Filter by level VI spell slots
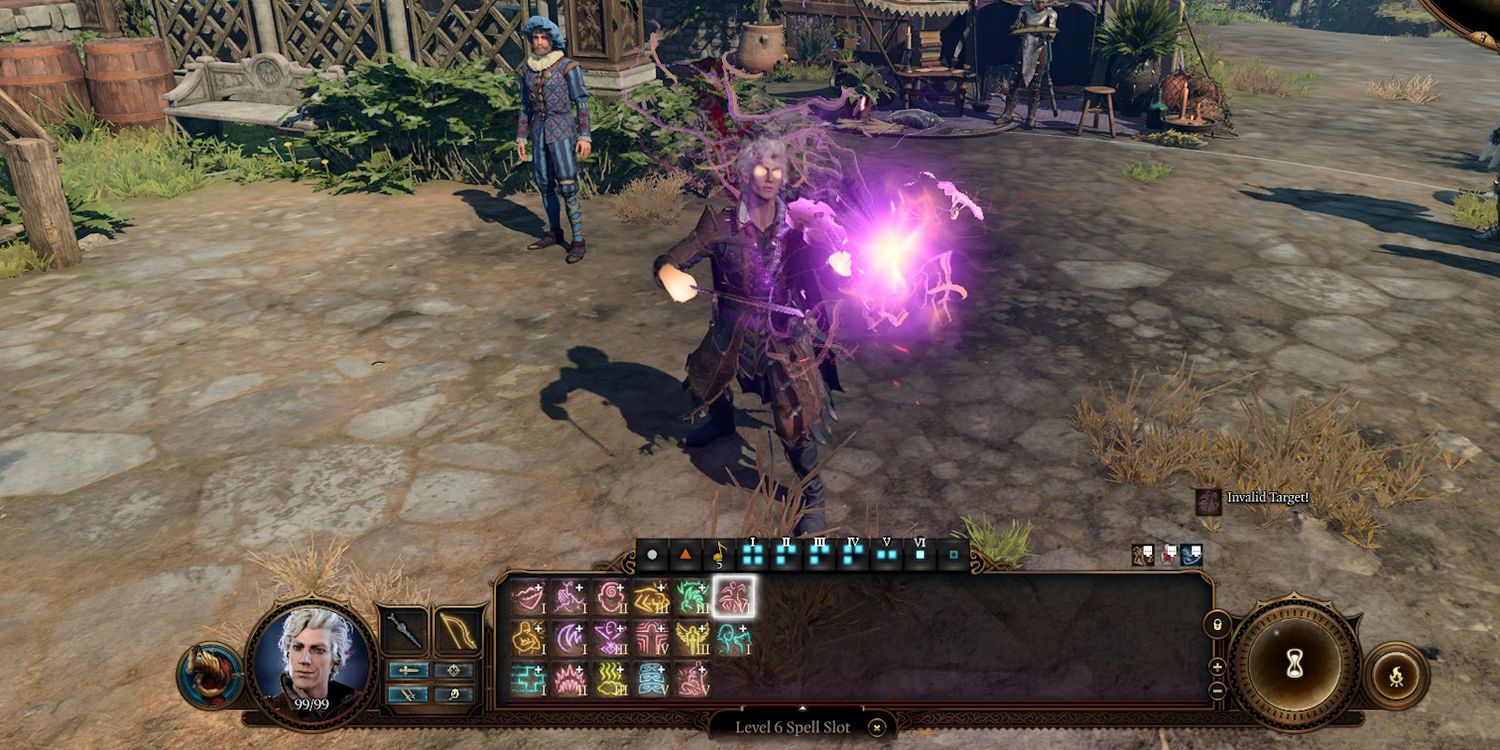 [x=920, y=553]
